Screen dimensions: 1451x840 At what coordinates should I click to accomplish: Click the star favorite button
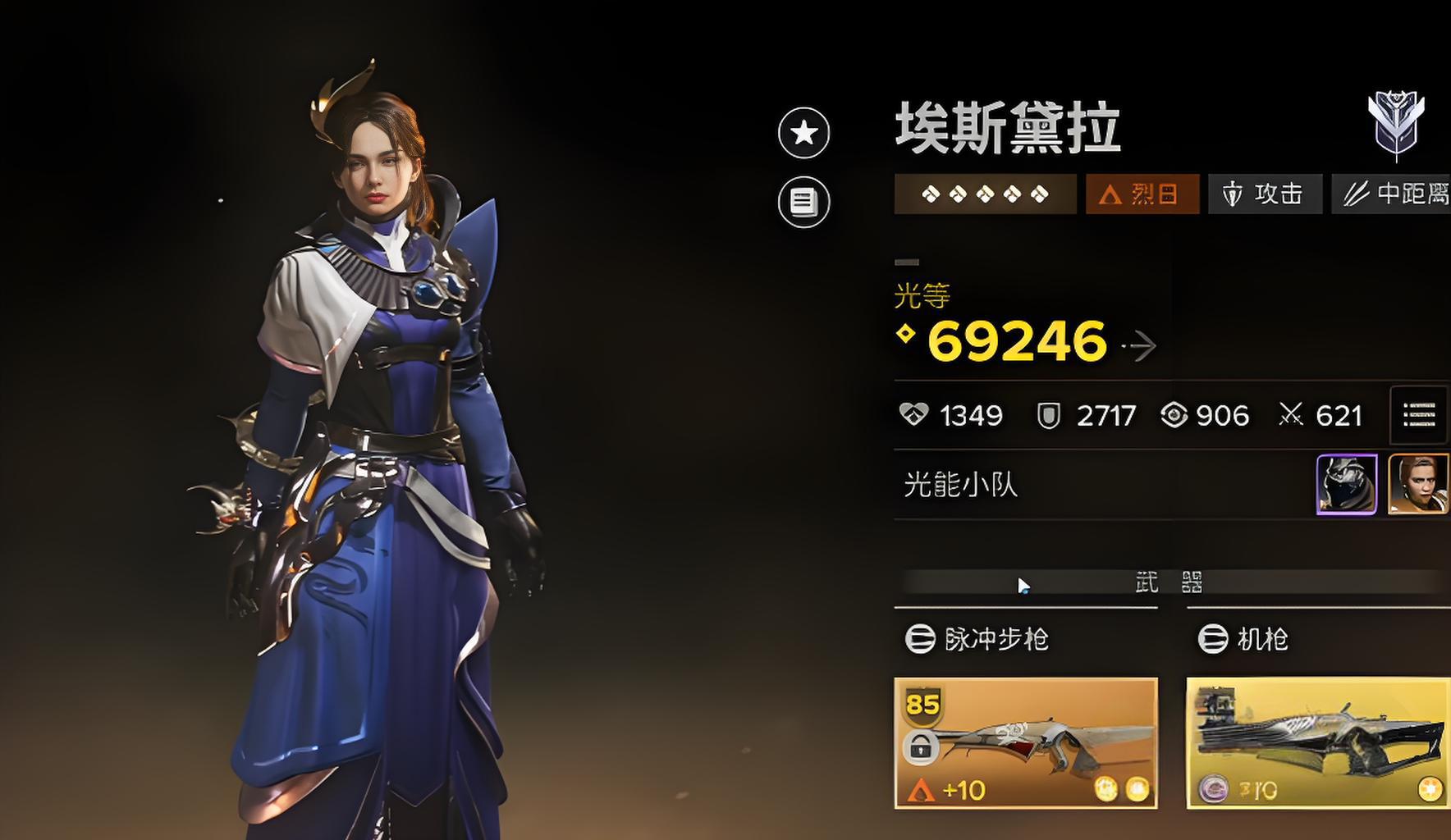tap(803, 132)
